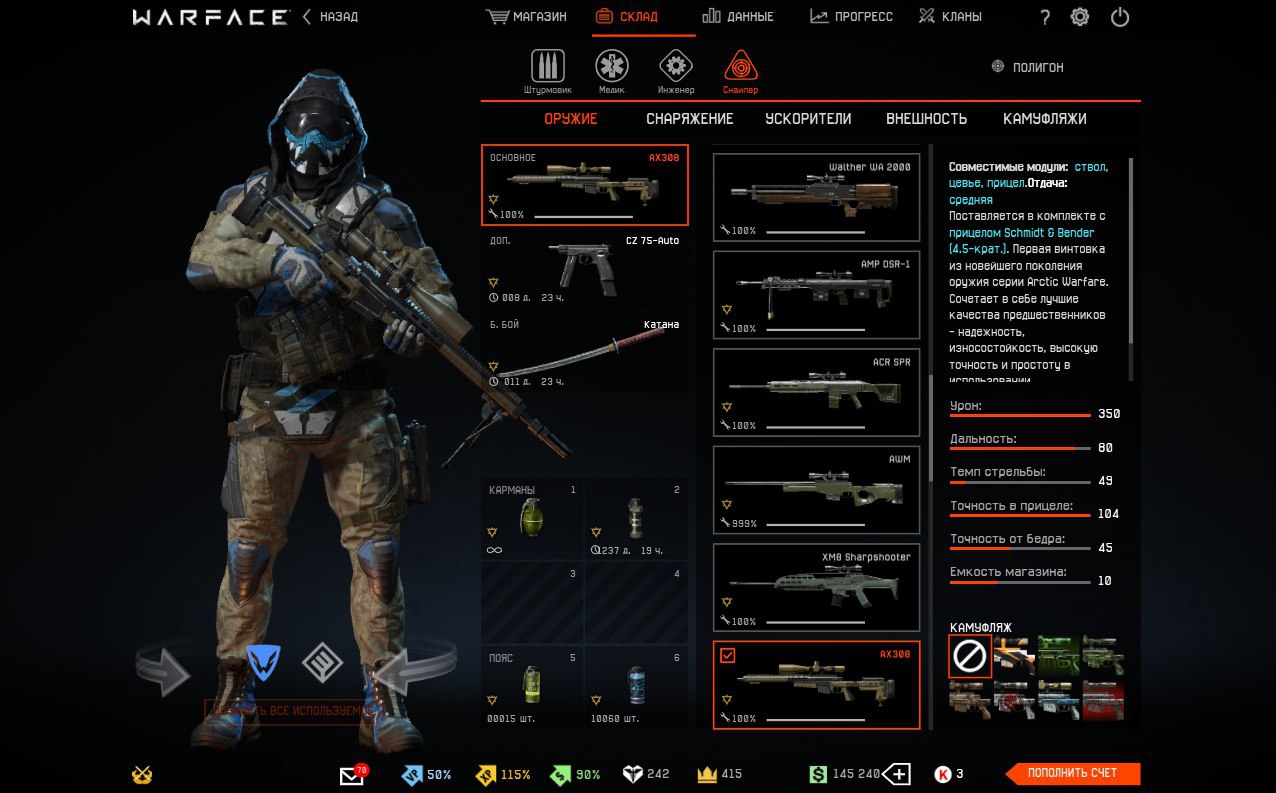This screenshot has height=793, width=1276.
Task: Open the Ускорители tab
Action: pos(808,119)
